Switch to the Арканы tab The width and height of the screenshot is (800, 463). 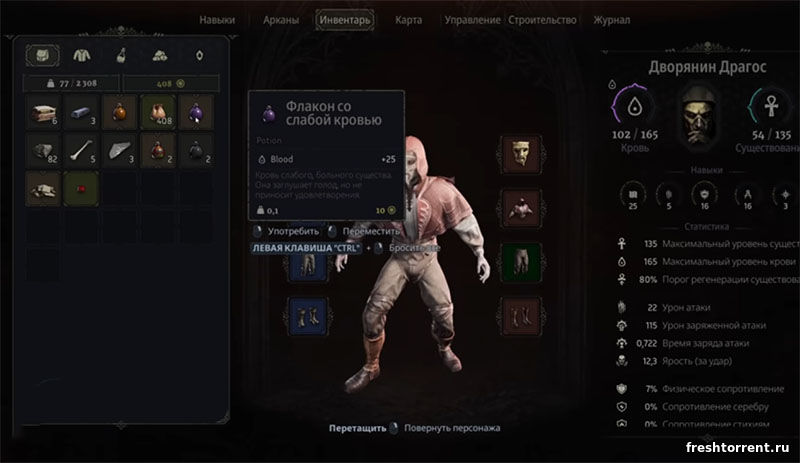[x=280, y=19]
